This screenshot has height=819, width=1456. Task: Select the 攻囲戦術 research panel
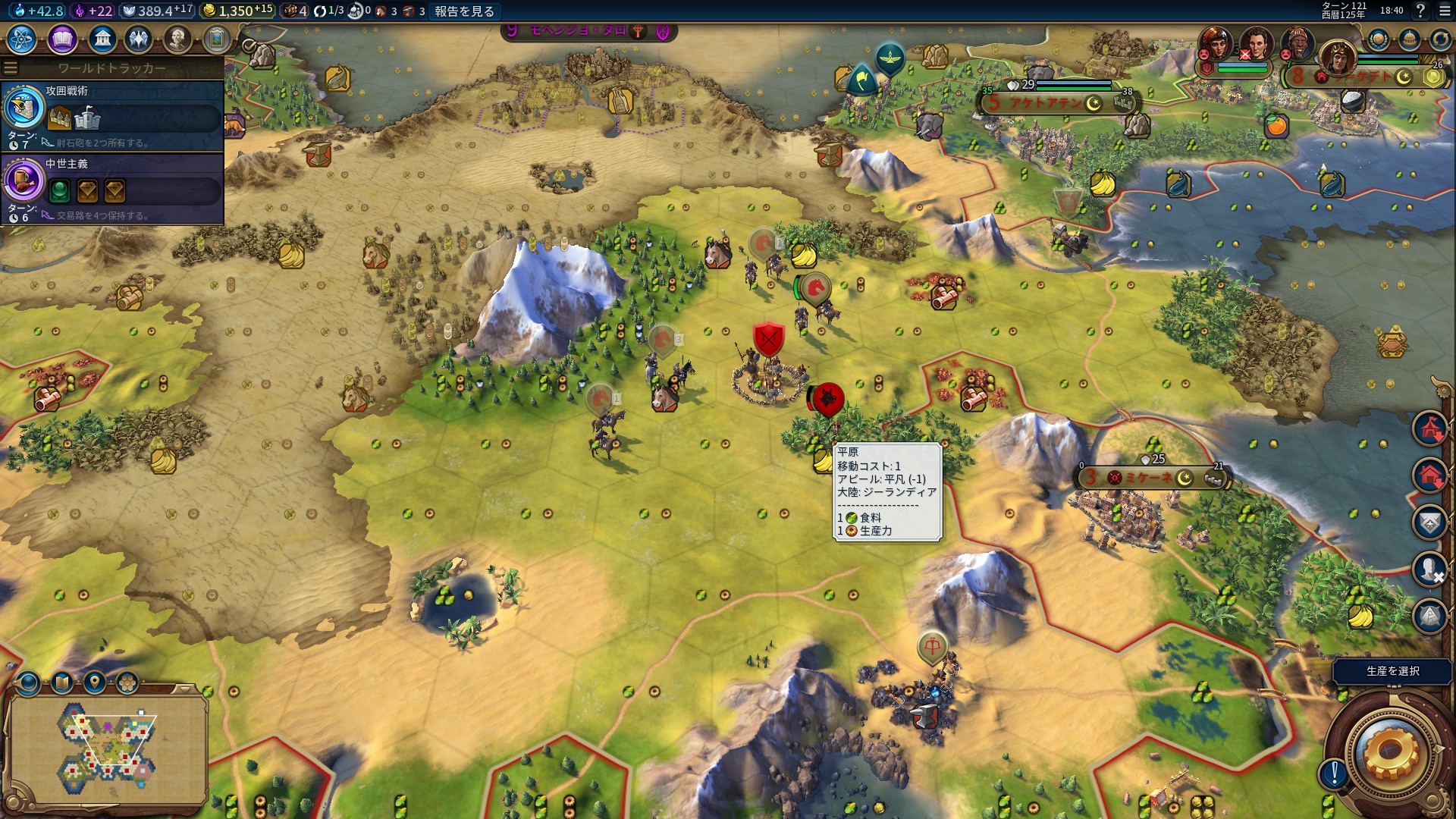pyautogui.click(x=114, y=115)
